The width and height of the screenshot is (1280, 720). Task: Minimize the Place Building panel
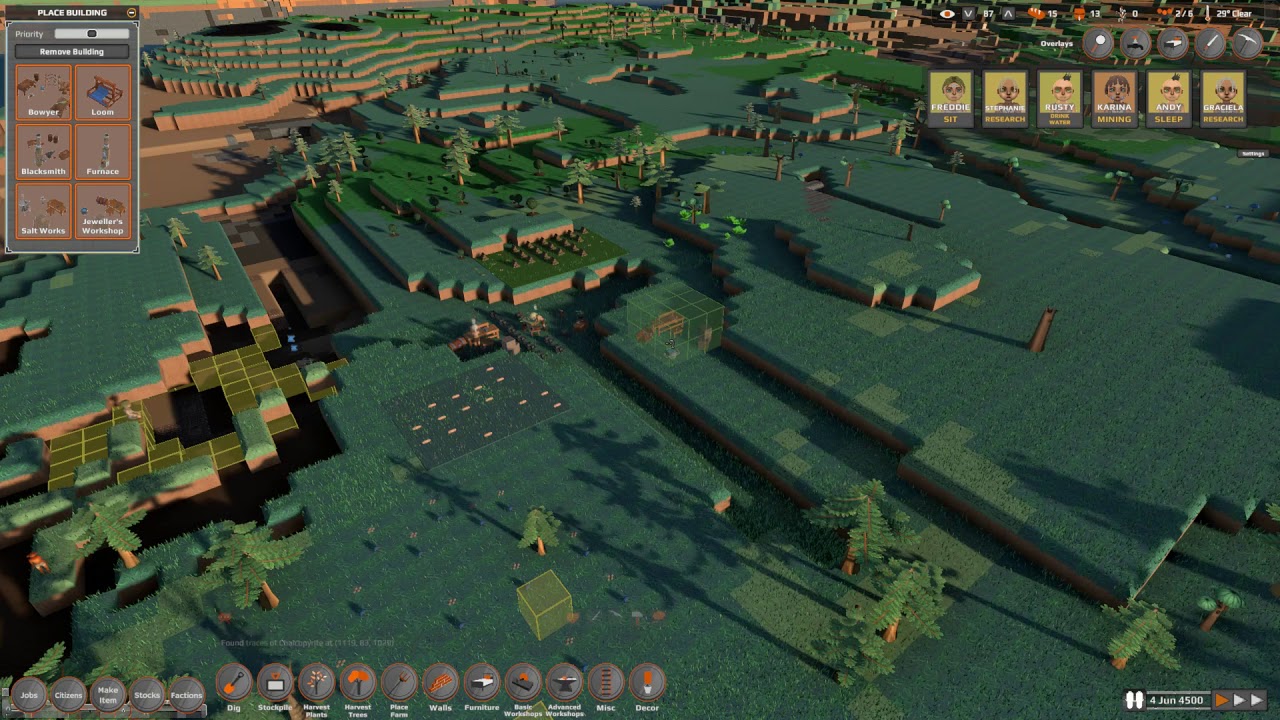coord(132,13)
